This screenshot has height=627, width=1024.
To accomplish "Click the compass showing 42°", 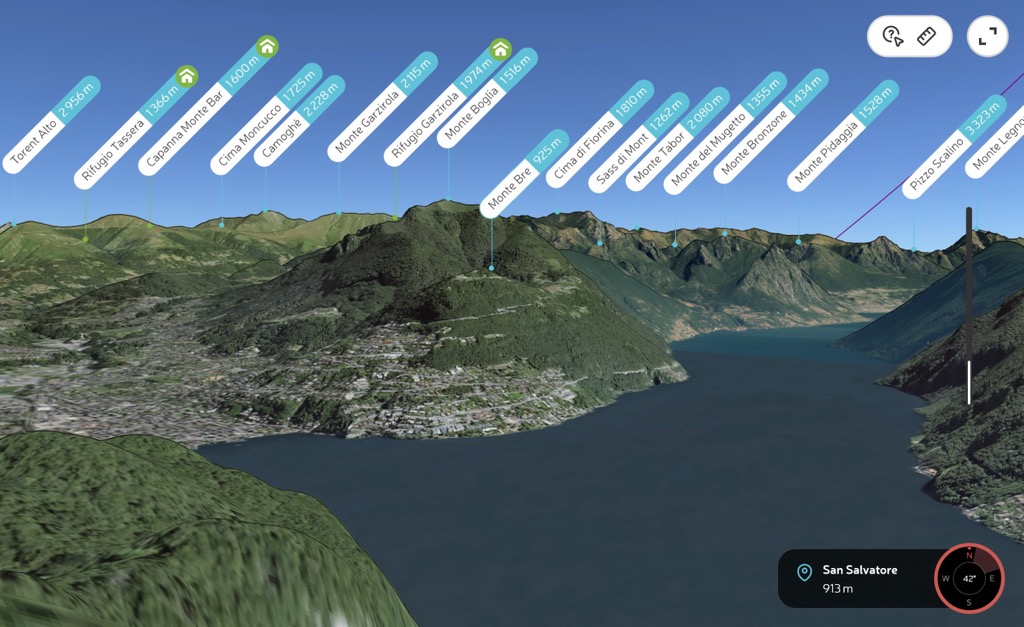I will 969,578.
